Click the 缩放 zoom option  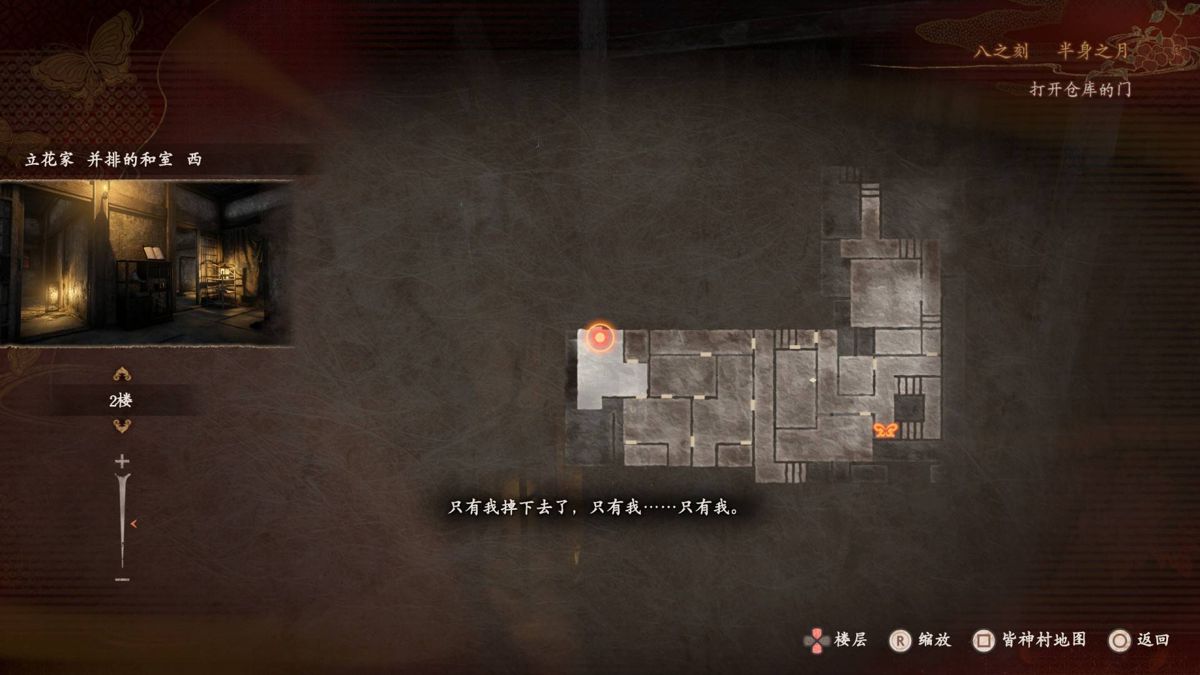[920, 640]
